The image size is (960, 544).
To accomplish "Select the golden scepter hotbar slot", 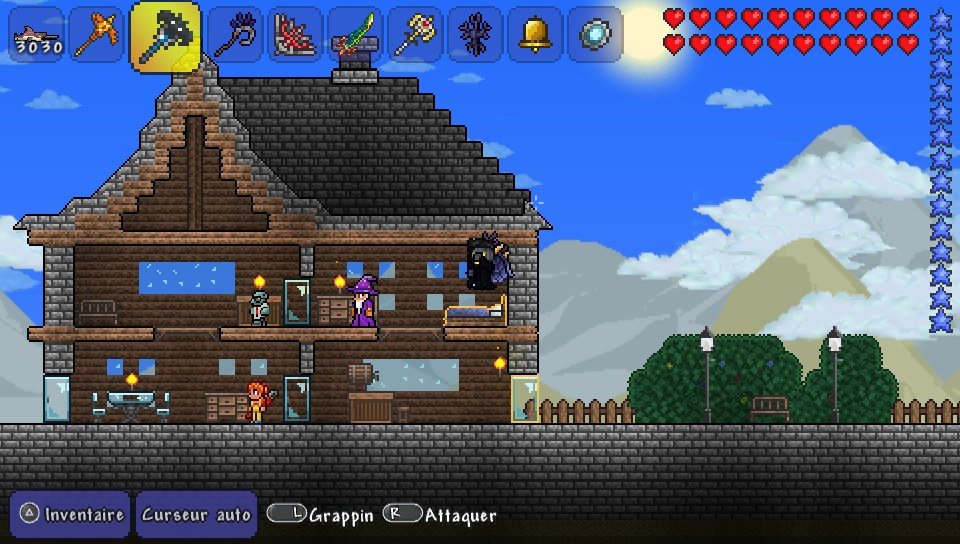I will coord(415,36).
